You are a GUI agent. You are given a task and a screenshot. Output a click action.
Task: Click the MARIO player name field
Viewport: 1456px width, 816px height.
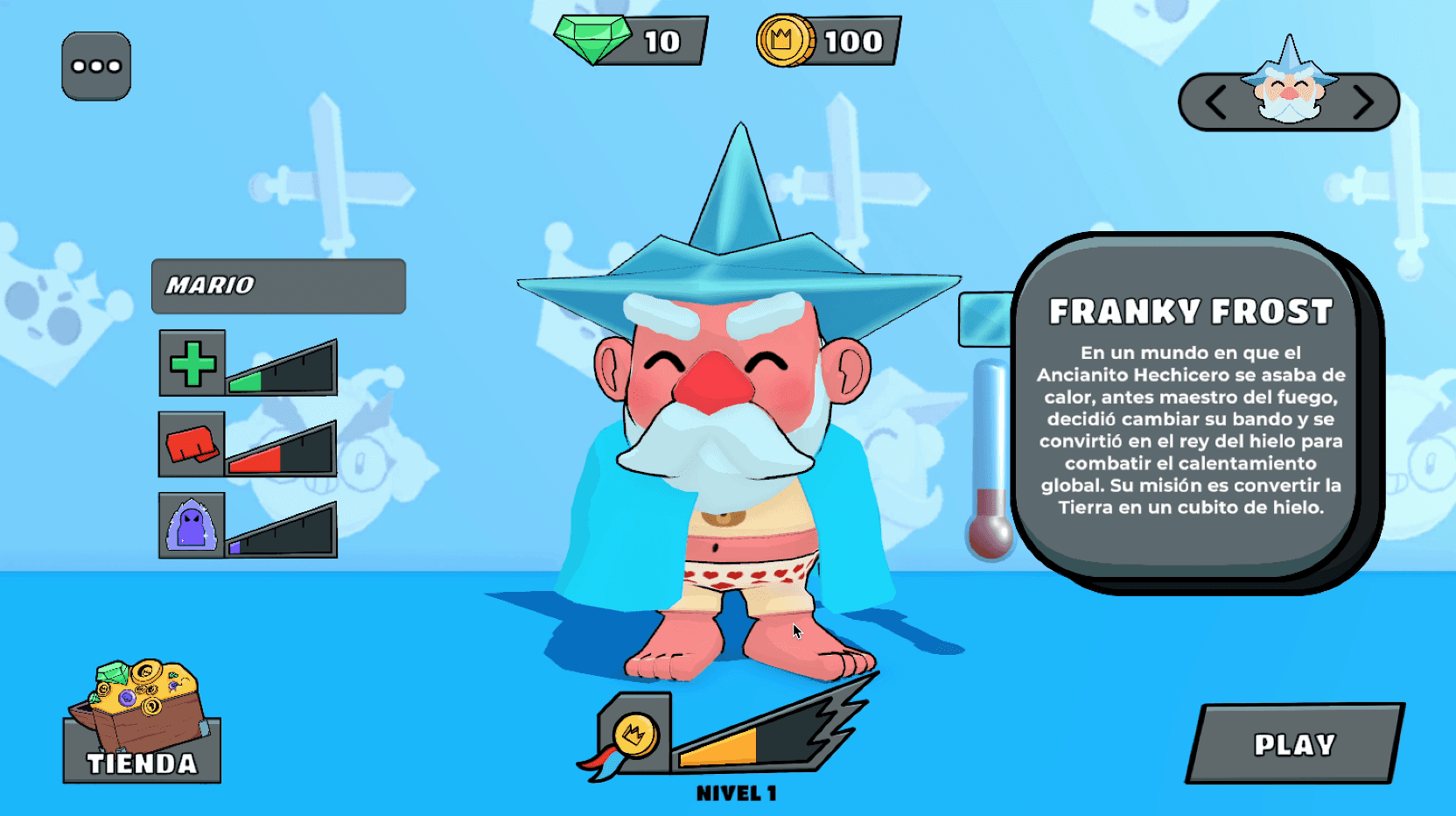coord(278,286)
